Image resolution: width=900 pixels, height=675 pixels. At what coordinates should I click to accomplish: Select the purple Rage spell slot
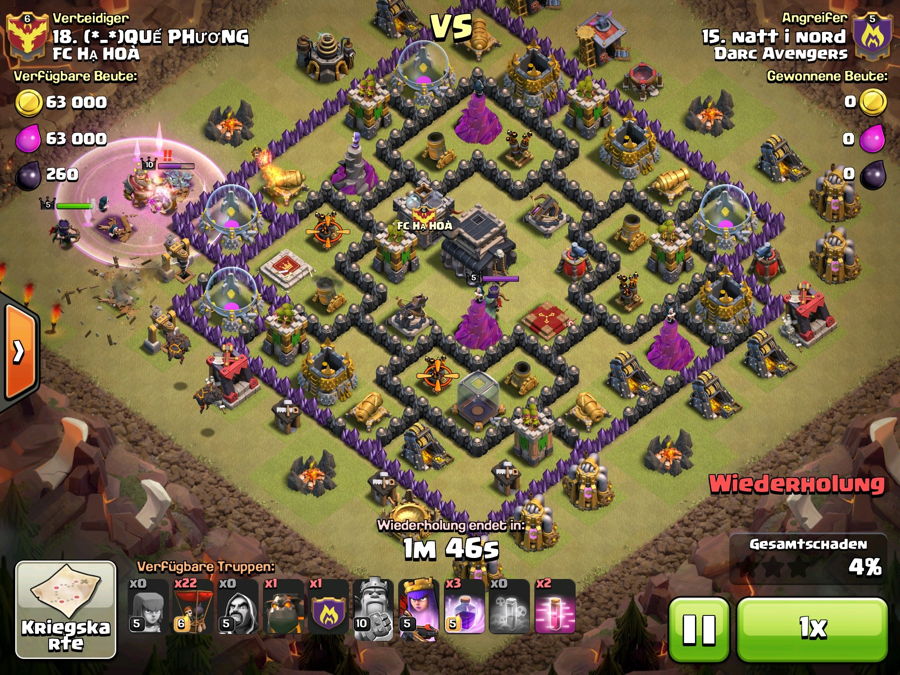pyautogui.click(x=464, y=606)
